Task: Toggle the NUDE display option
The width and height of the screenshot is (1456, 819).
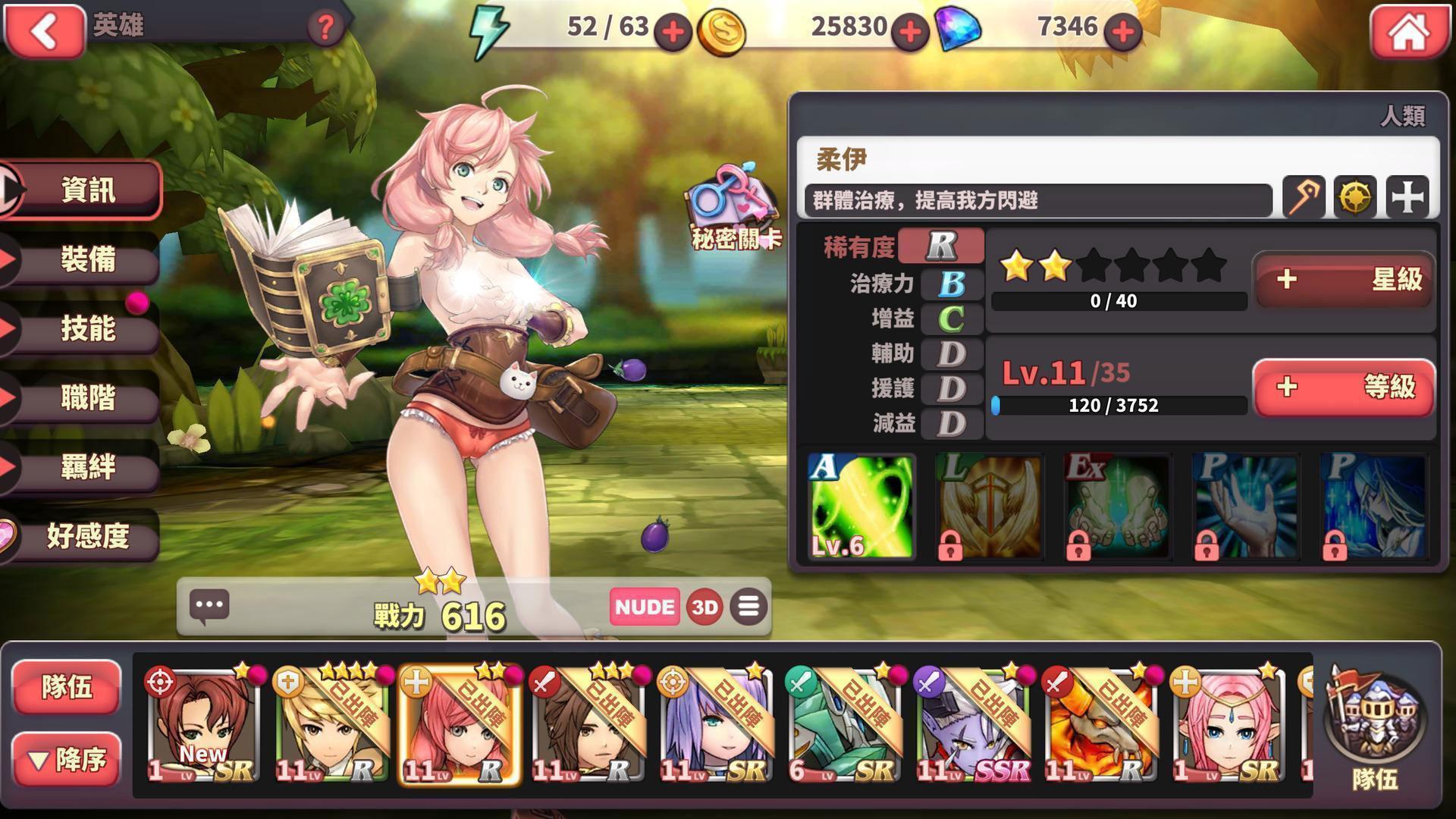Action: coord(644,607)
